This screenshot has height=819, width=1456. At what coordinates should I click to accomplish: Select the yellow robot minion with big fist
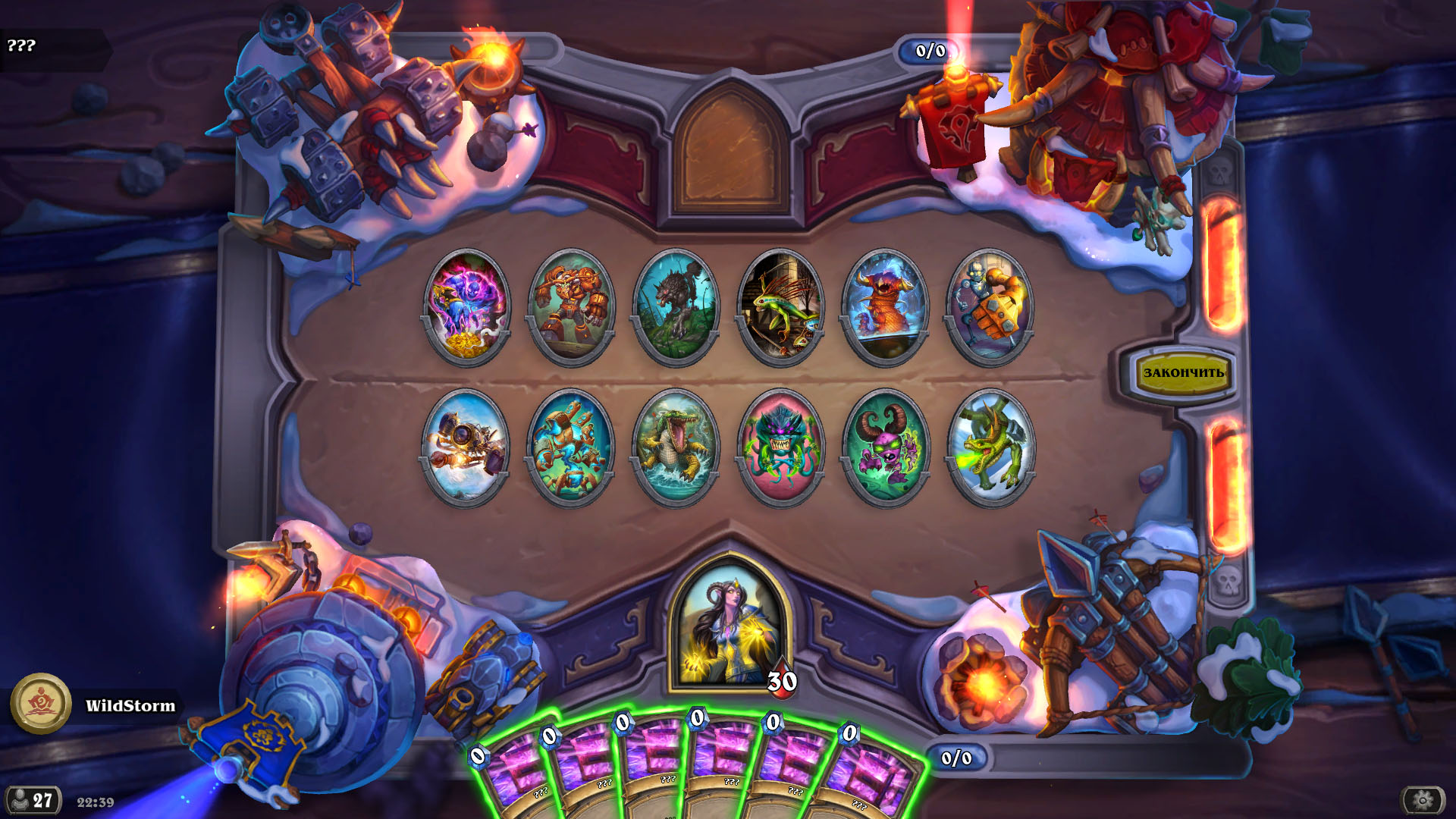[x=990, y=307]
